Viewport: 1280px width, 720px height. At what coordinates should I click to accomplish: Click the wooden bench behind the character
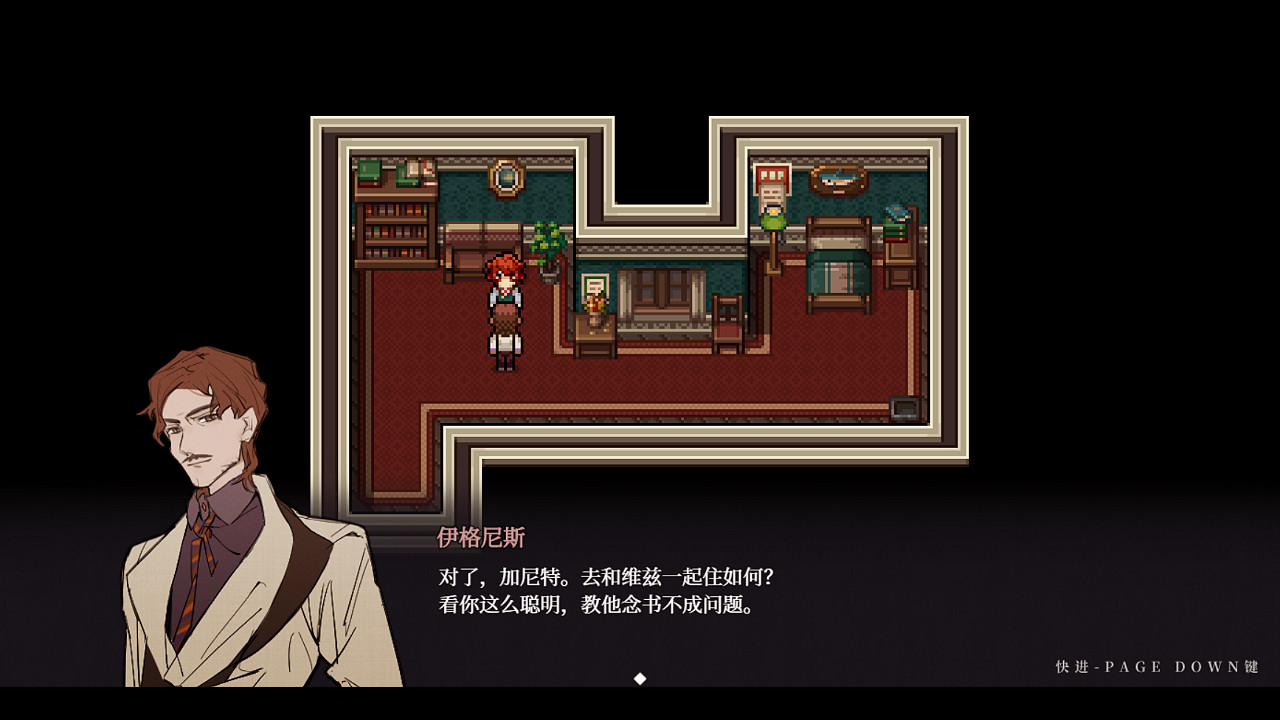pos(470,246)
